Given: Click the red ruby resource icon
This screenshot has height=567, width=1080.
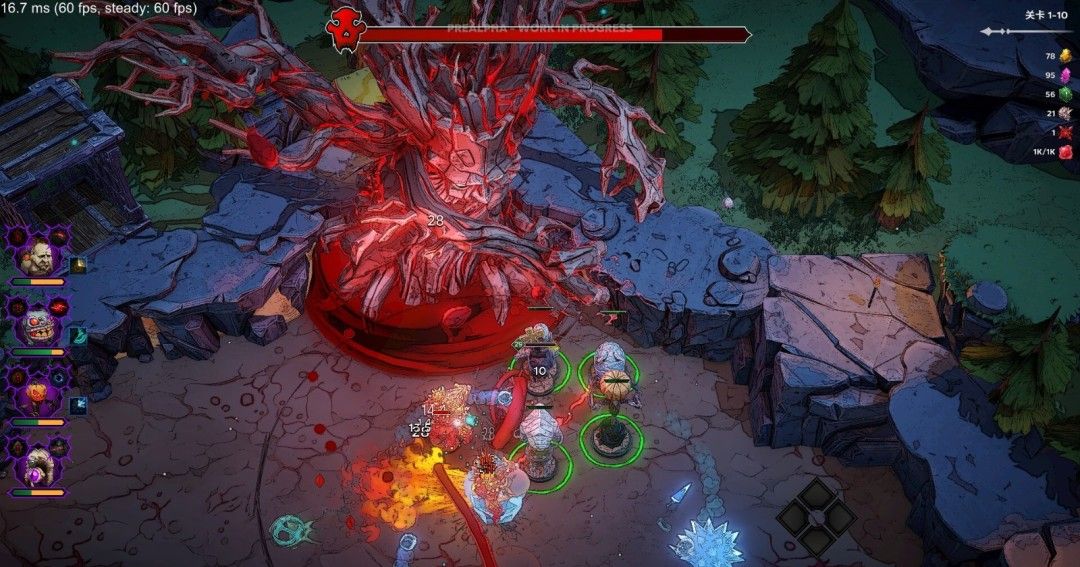Looking at the screenshot, I should [1066, 152].
